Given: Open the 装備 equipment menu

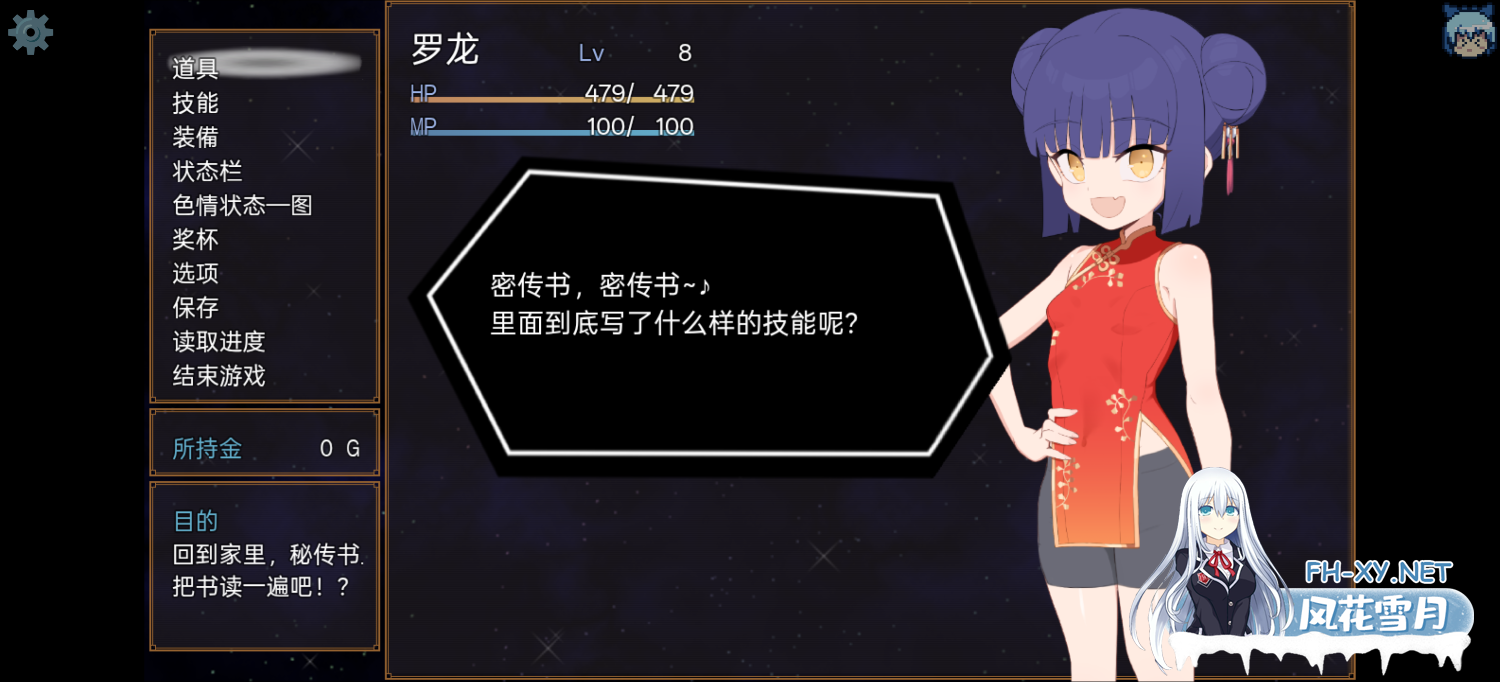Looking at the screenshot, I should pos(196,137).
